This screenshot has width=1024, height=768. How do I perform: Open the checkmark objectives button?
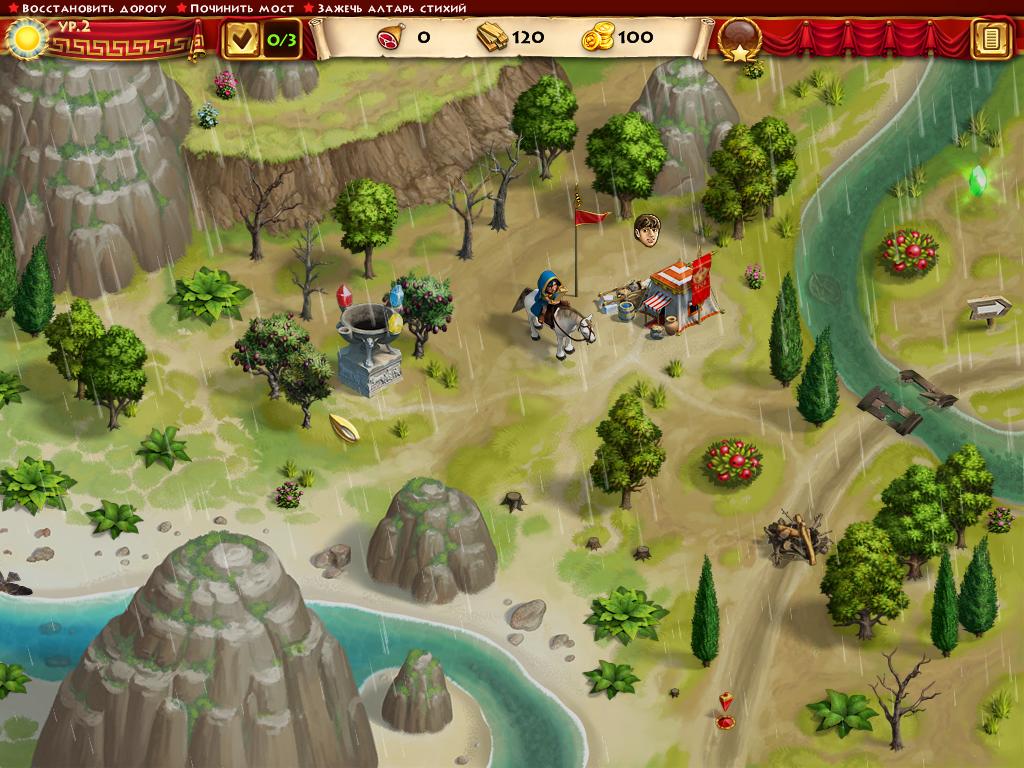click(x=241, y=39)
